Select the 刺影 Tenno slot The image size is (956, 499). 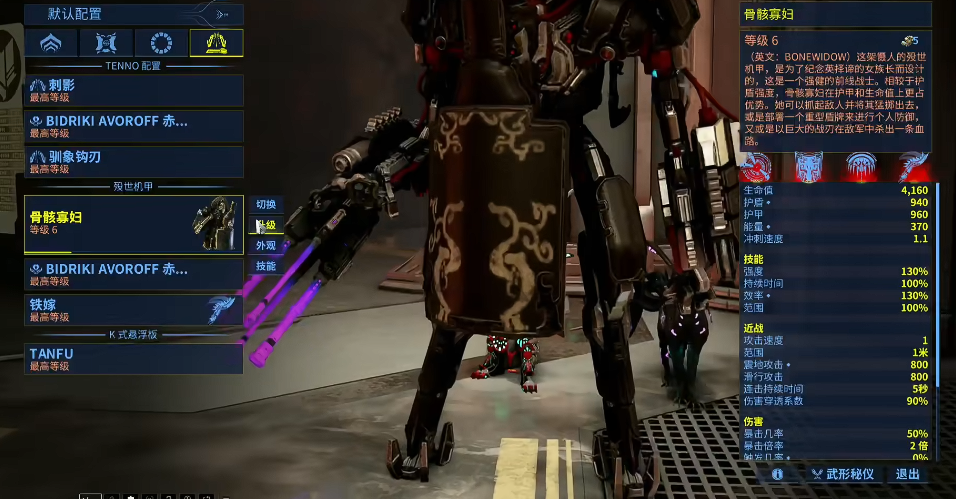pos(134,90)
